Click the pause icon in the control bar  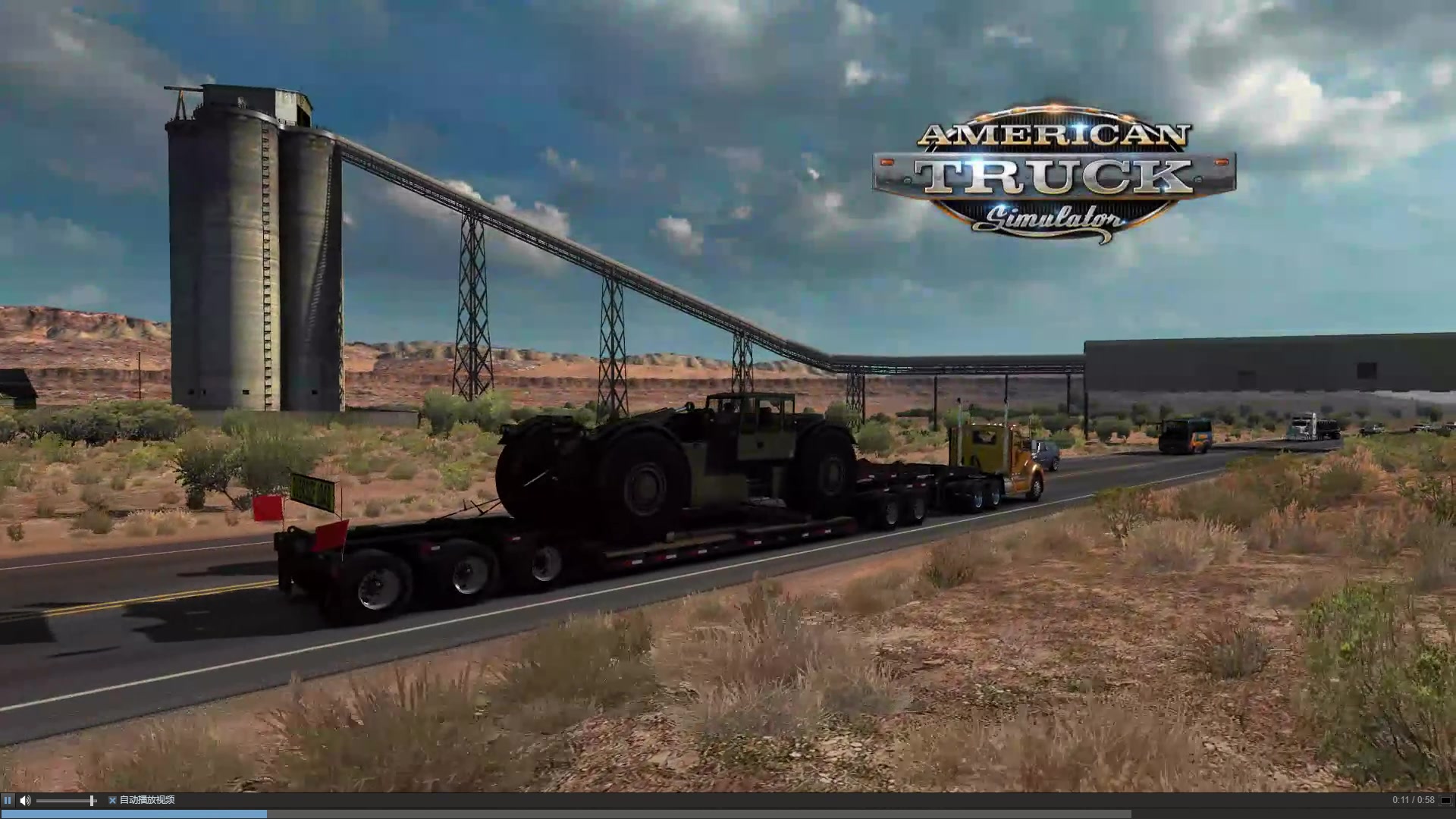click(8, 800)
